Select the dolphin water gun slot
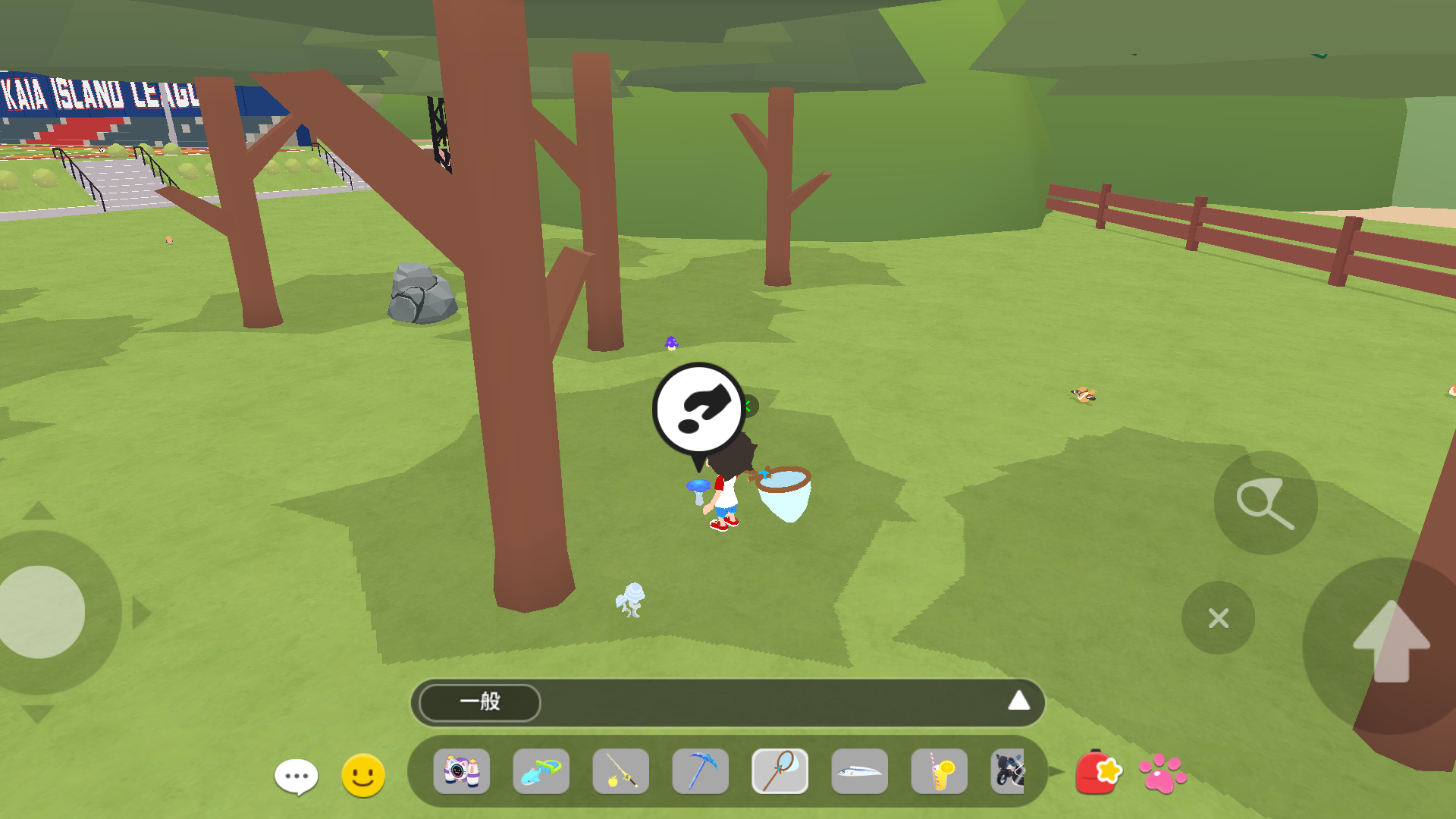Image resolution: width=1456 pixels, height=819 pixels. 541,772
